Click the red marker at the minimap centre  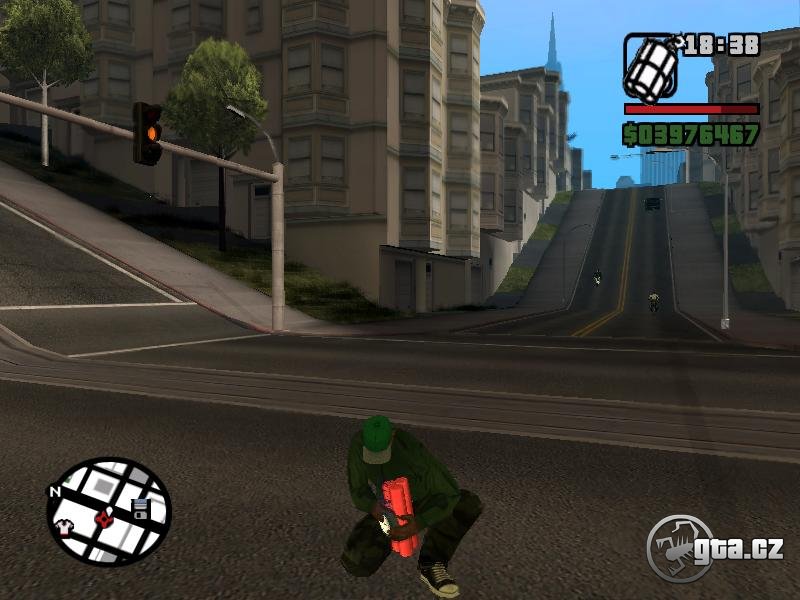point(103,518)
